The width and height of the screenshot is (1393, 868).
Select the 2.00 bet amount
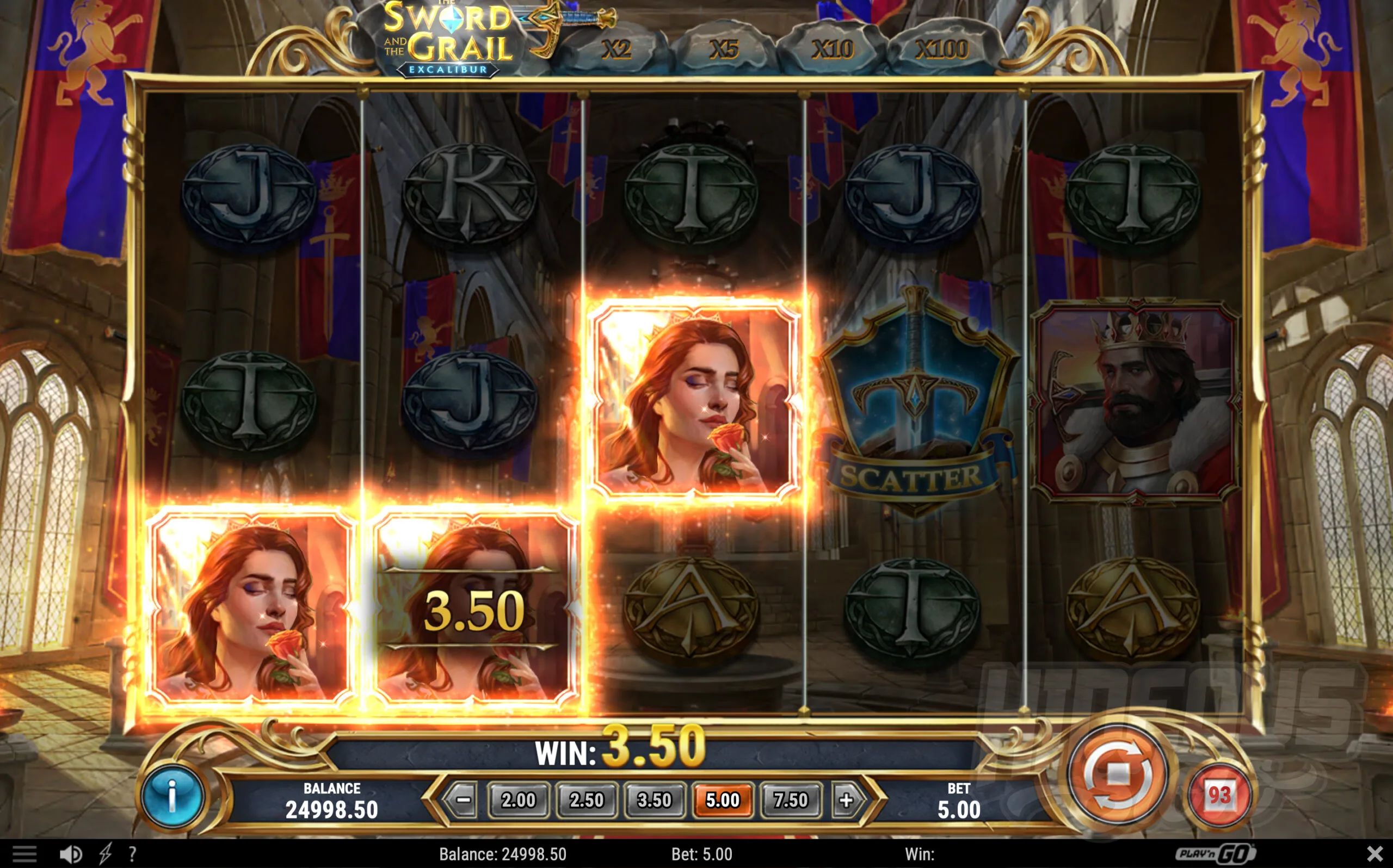[x=518, y=799]
